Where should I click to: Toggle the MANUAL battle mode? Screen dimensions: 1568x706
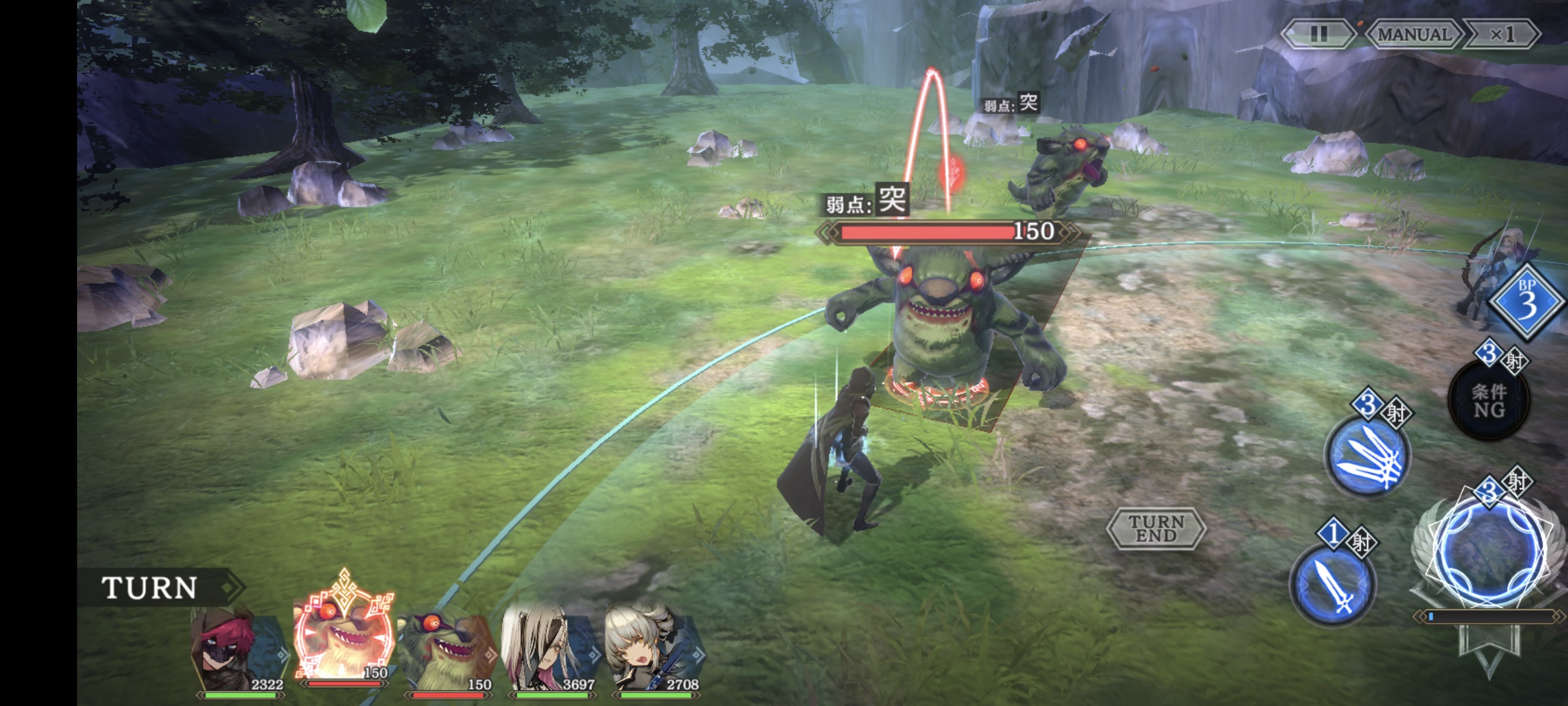pyautogui.click(x=1414, y=34)
